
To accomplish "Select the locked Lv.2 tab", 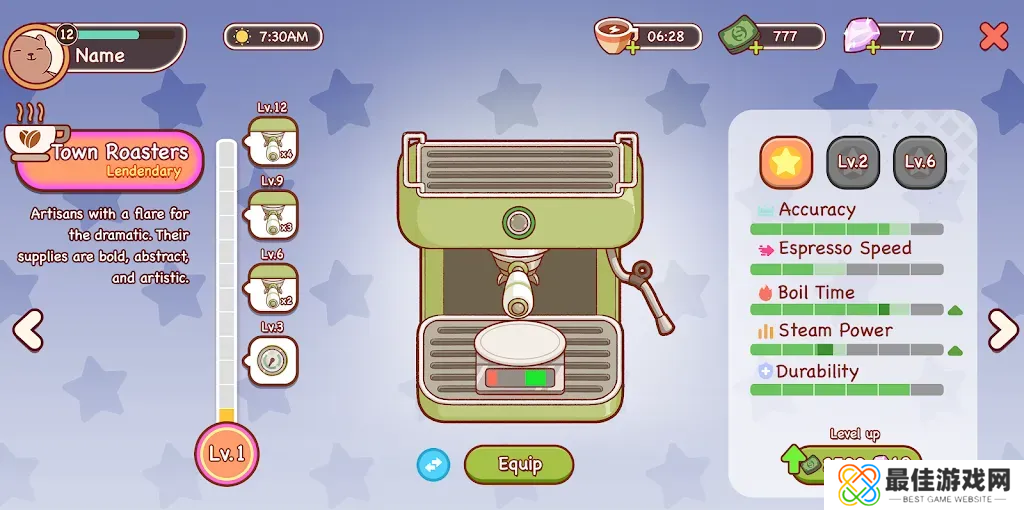I will tap(853, 162).
